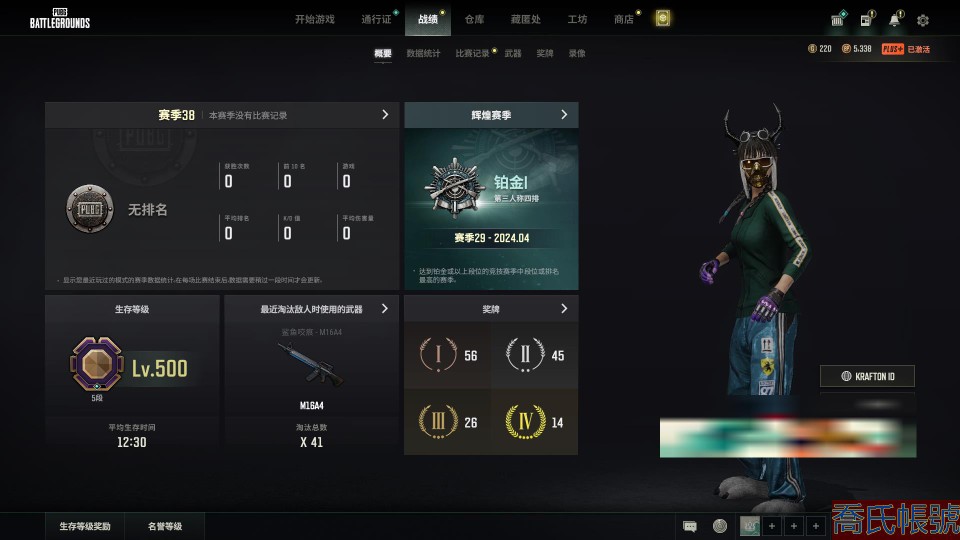Expand the 赛季38 season record panel
This screenshot has height=540, width=960.
[385, 115]
